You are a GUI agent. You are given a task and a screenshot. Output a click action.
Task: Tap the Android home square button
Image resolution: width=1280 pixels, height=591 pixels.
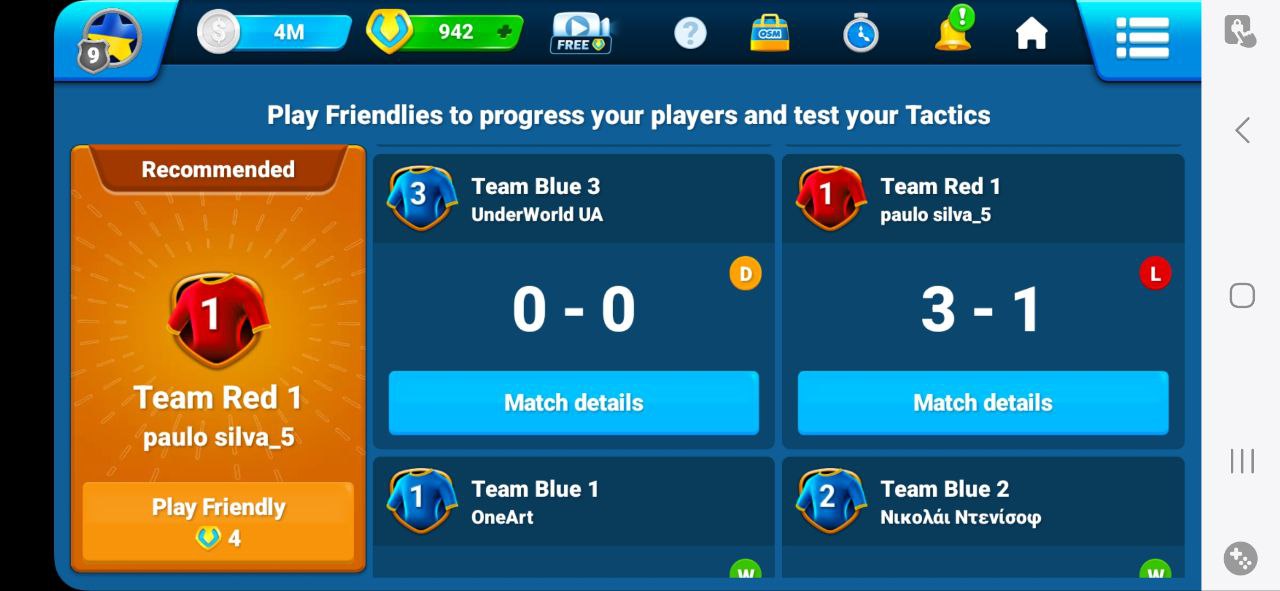(1242, 296)
